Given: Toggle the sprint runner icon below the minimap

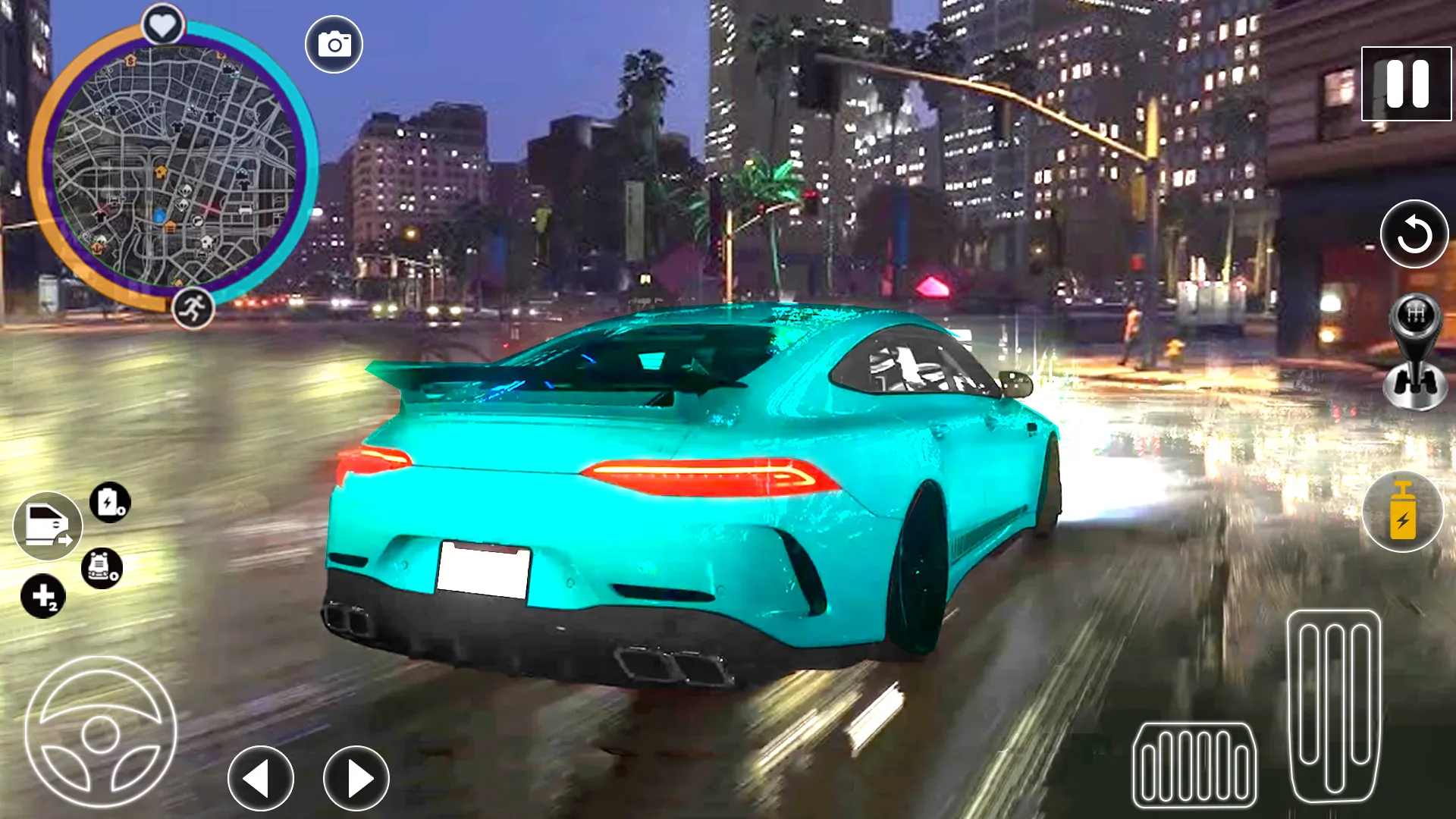Looking at the screenshot, I should (x=194, y=306).
